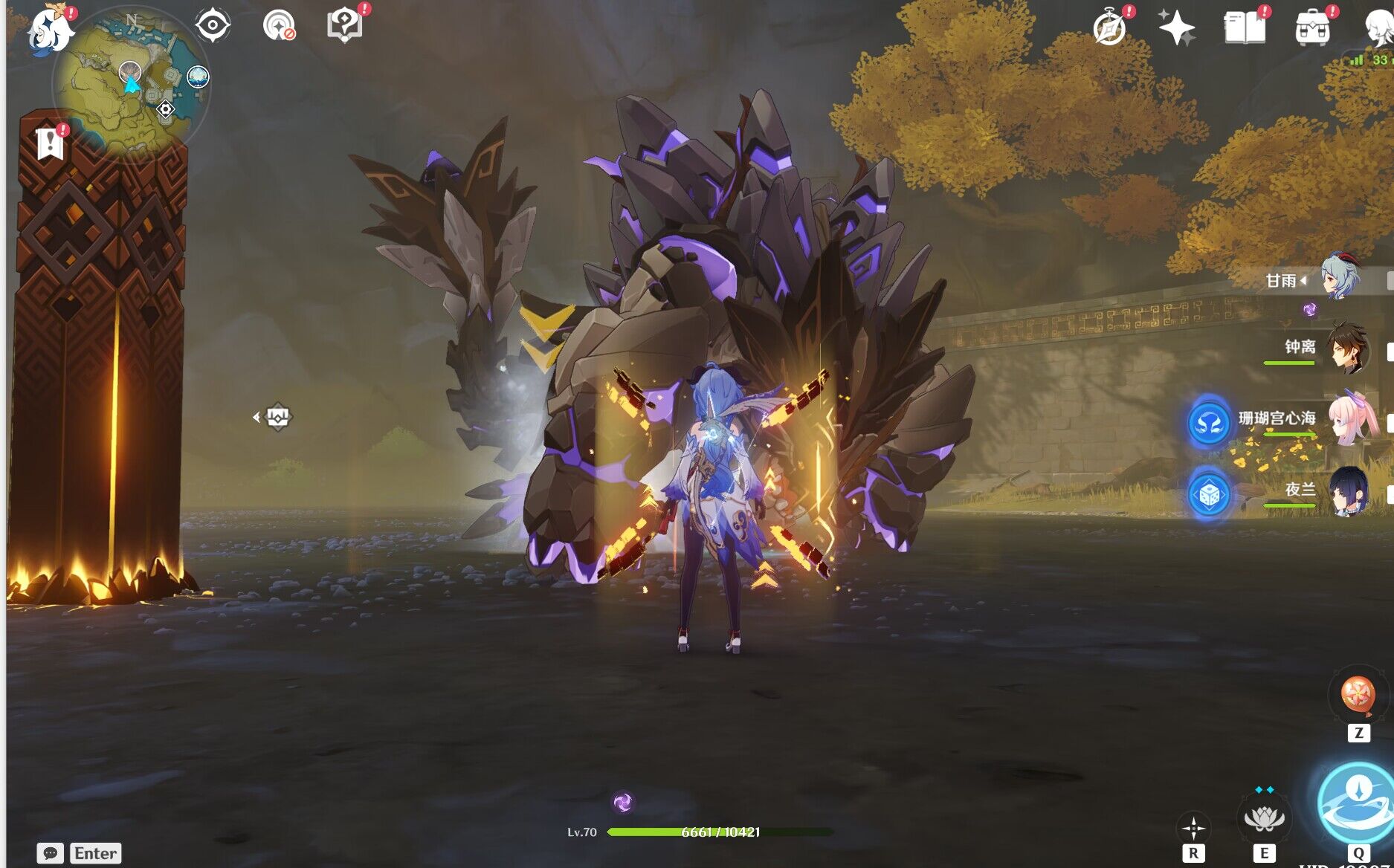Open the Paimon menu icon

49,30
